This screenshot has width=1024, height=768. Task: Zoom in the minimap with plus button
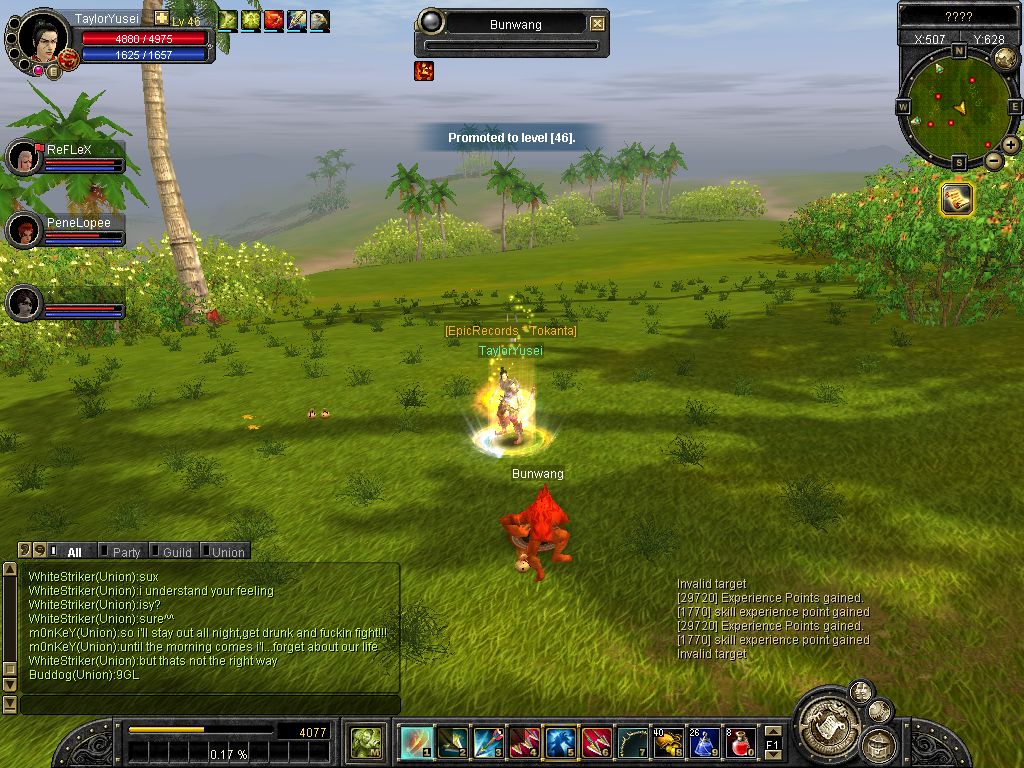point(1011,145)
